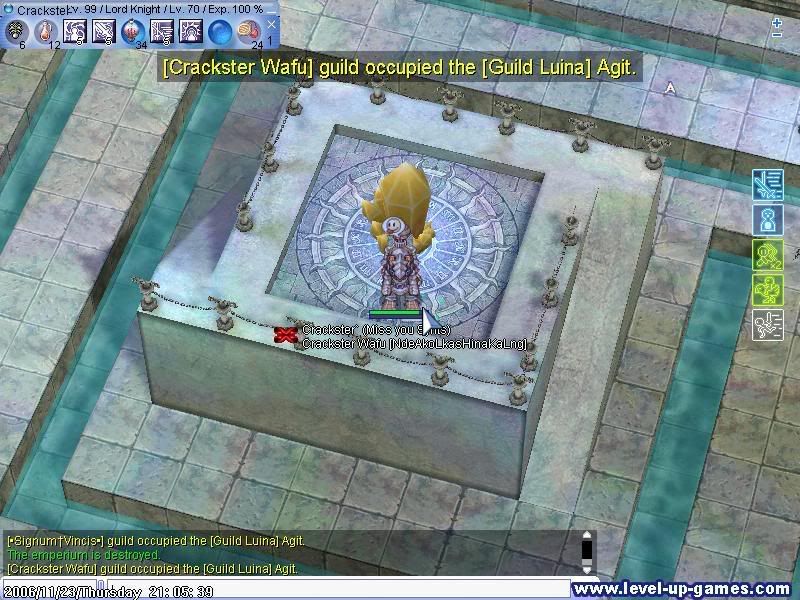
Task: Click the green x2 buff status icon
Action: point(767,254)
